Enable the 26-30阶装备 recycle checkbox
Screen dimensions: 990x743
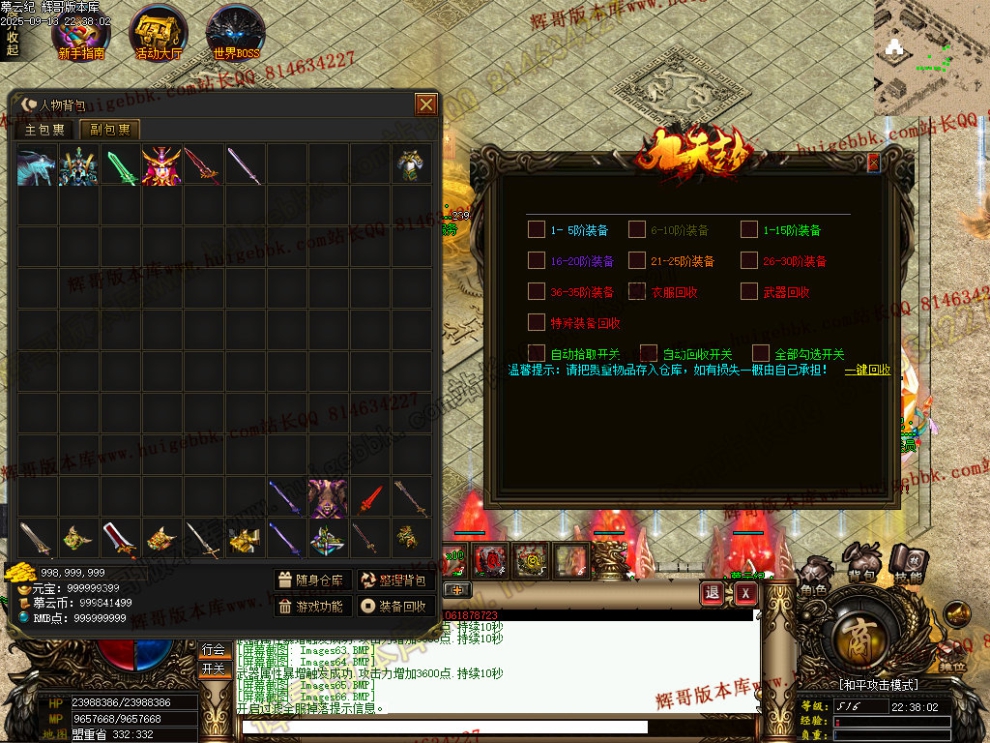click(x=749, y=261)
